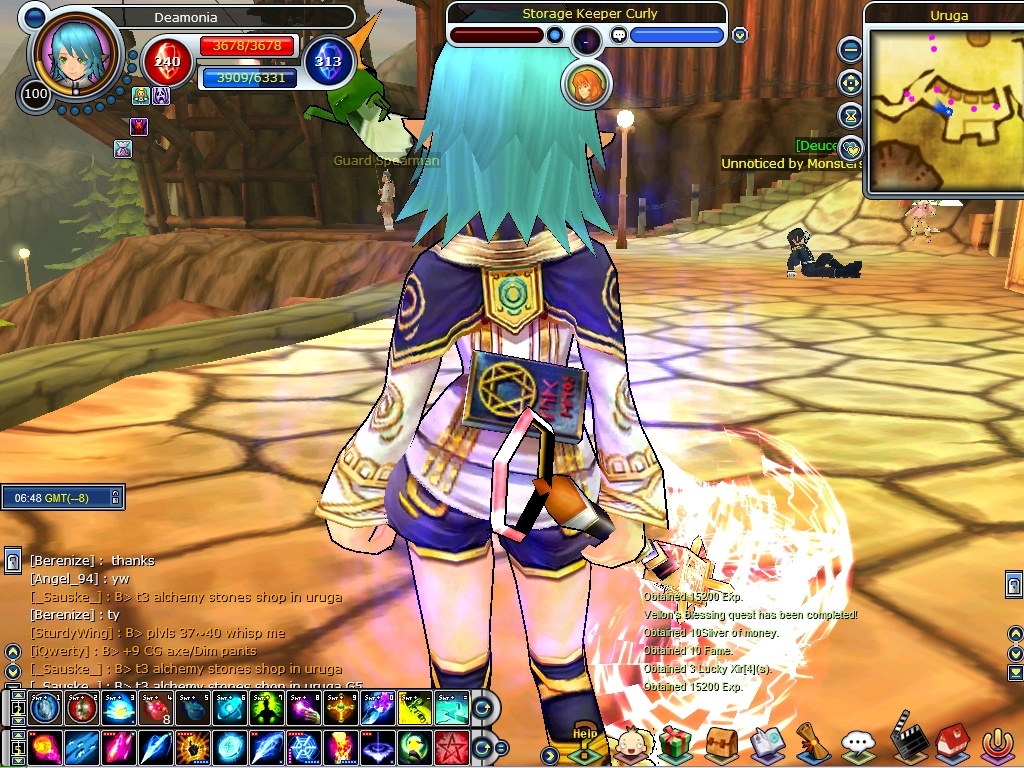Click the minimap minus button

tap(850, 49)
